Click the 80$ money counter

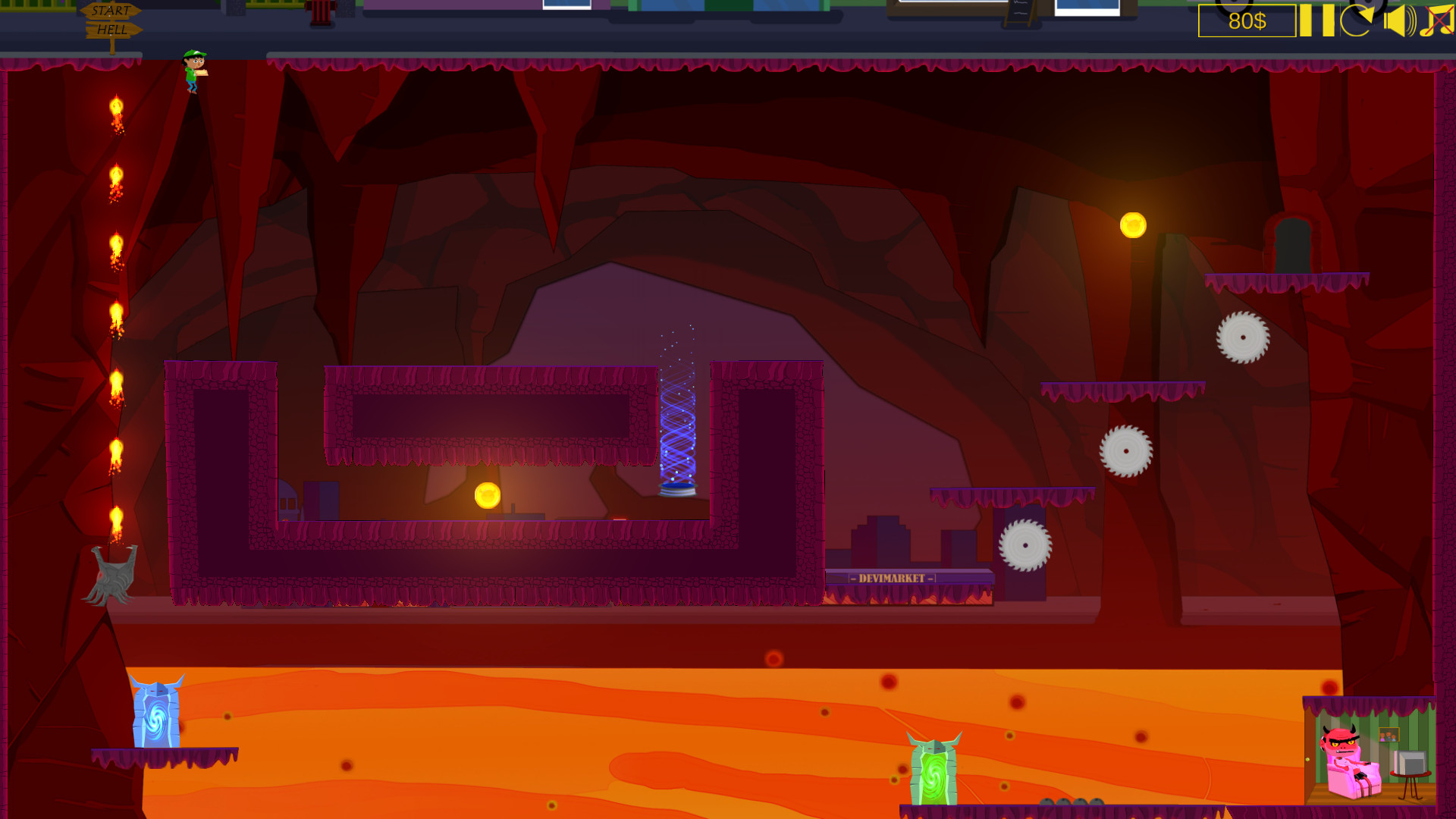click(1246, 22)
